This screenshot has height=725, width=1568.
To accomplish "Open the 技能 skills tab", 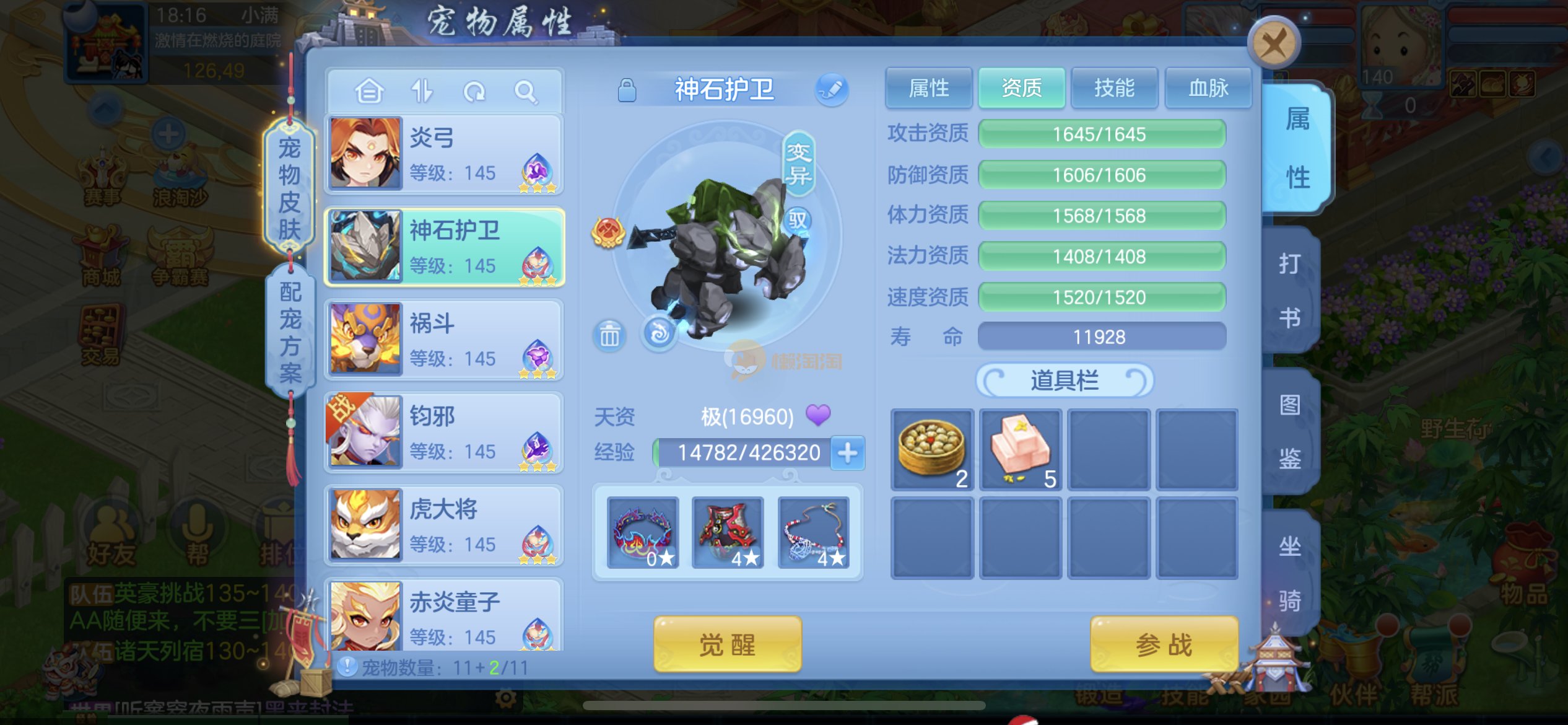I will pyautogui.click(x=1114, y=88).
